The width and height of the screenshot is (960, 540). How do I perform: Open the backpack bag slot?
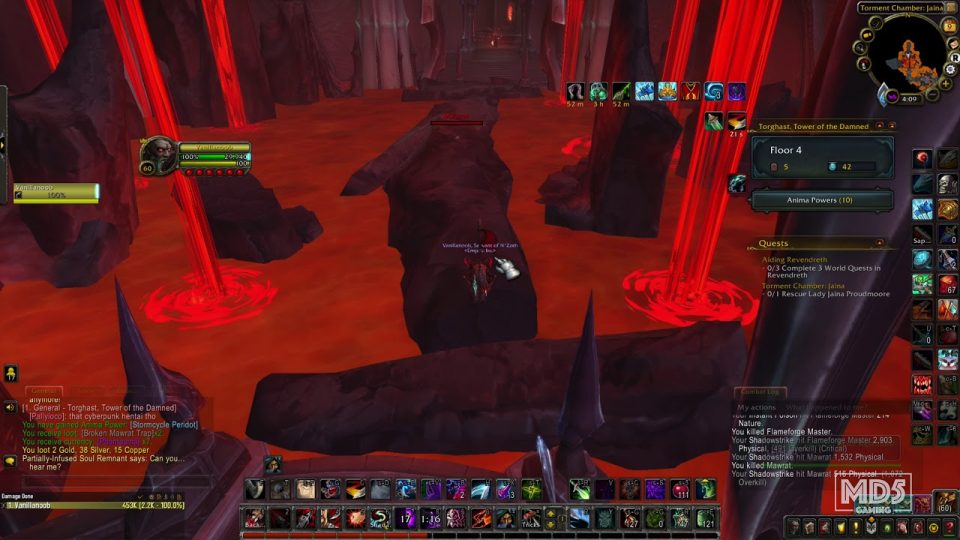pyautogui.click(x=945, y=500)
